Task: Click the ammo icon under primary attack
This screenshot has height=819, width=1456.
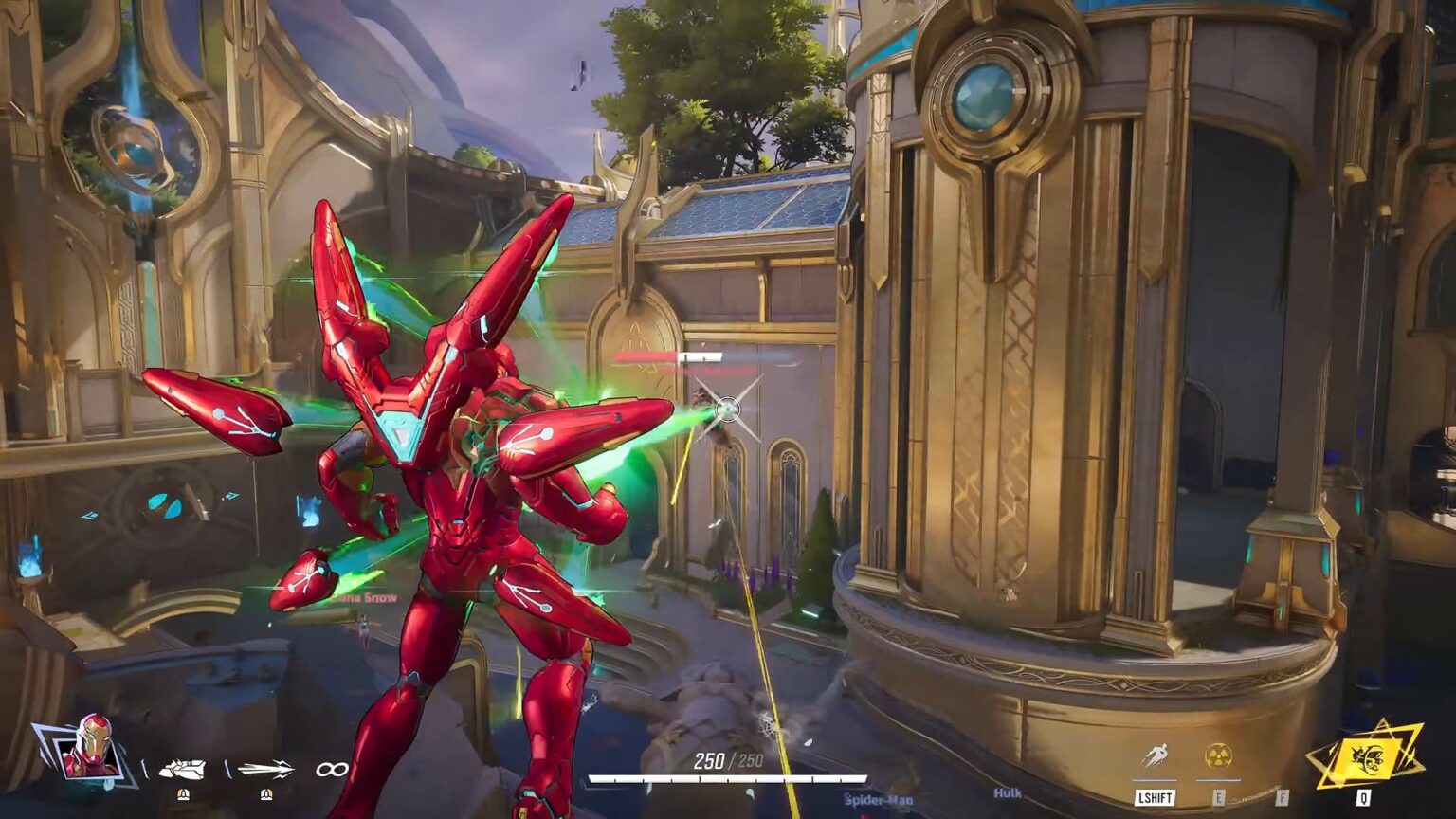Action: pyautogui.click(x=185, y=793)
